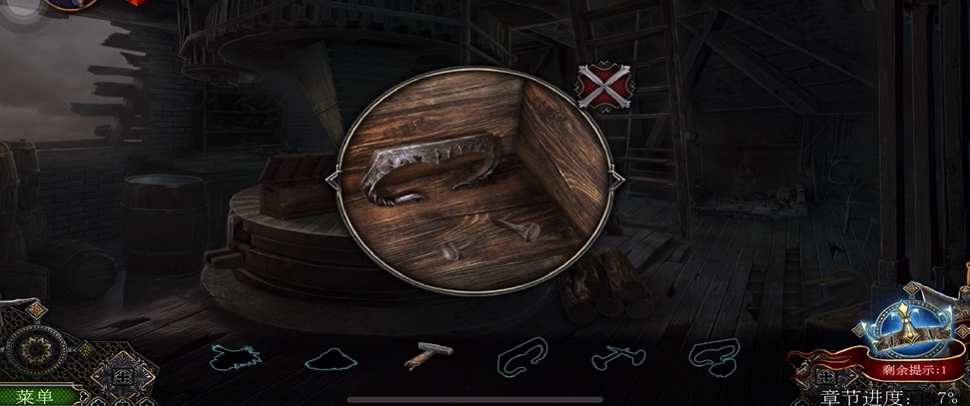The image size is (970, 406).
Task: Select the curved hook silhouette item
Action: point(522,355)
